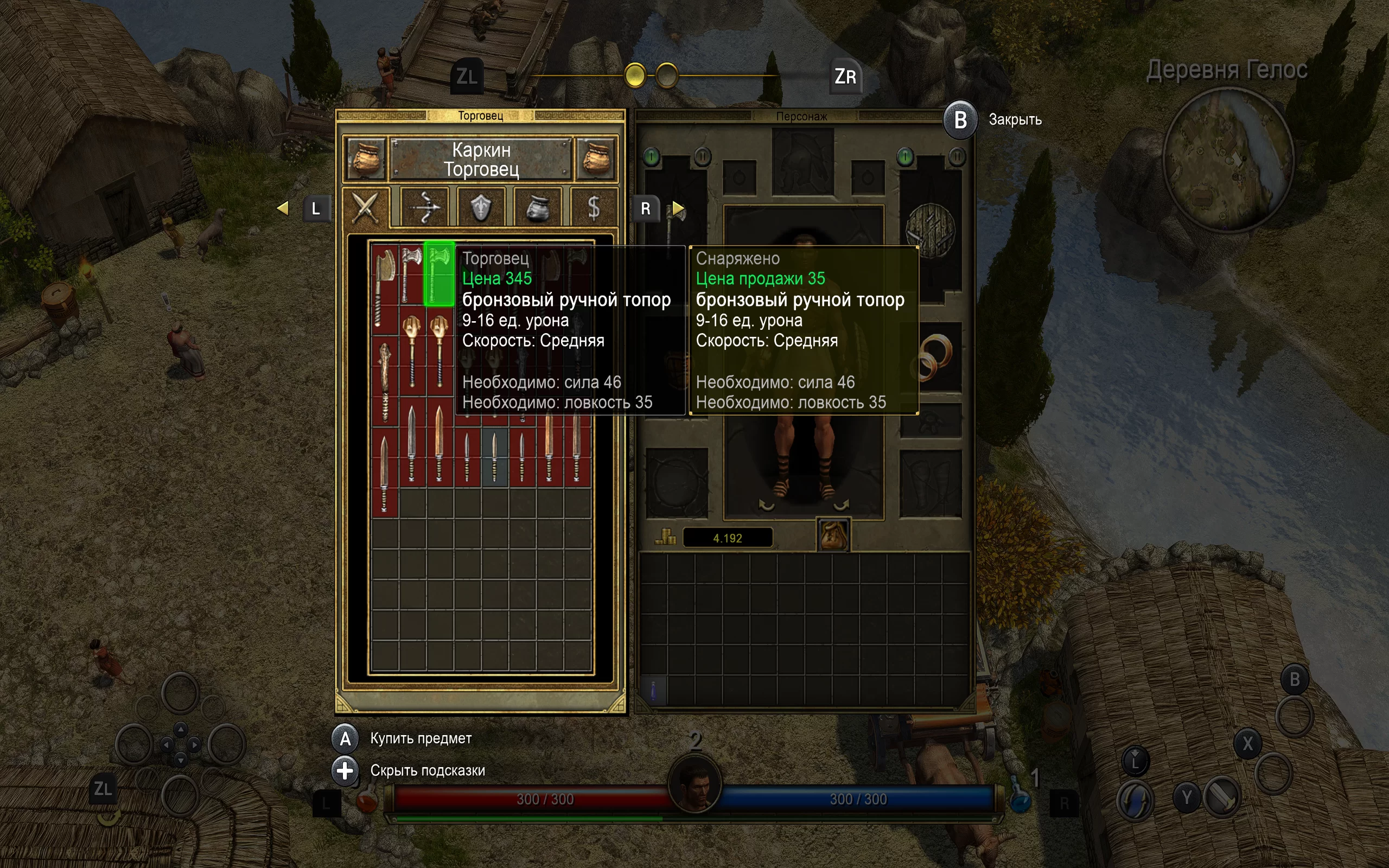Pick the large cleaver axe in merchant stock
The image size is (1389, 868).
click(x=385, y=287)
